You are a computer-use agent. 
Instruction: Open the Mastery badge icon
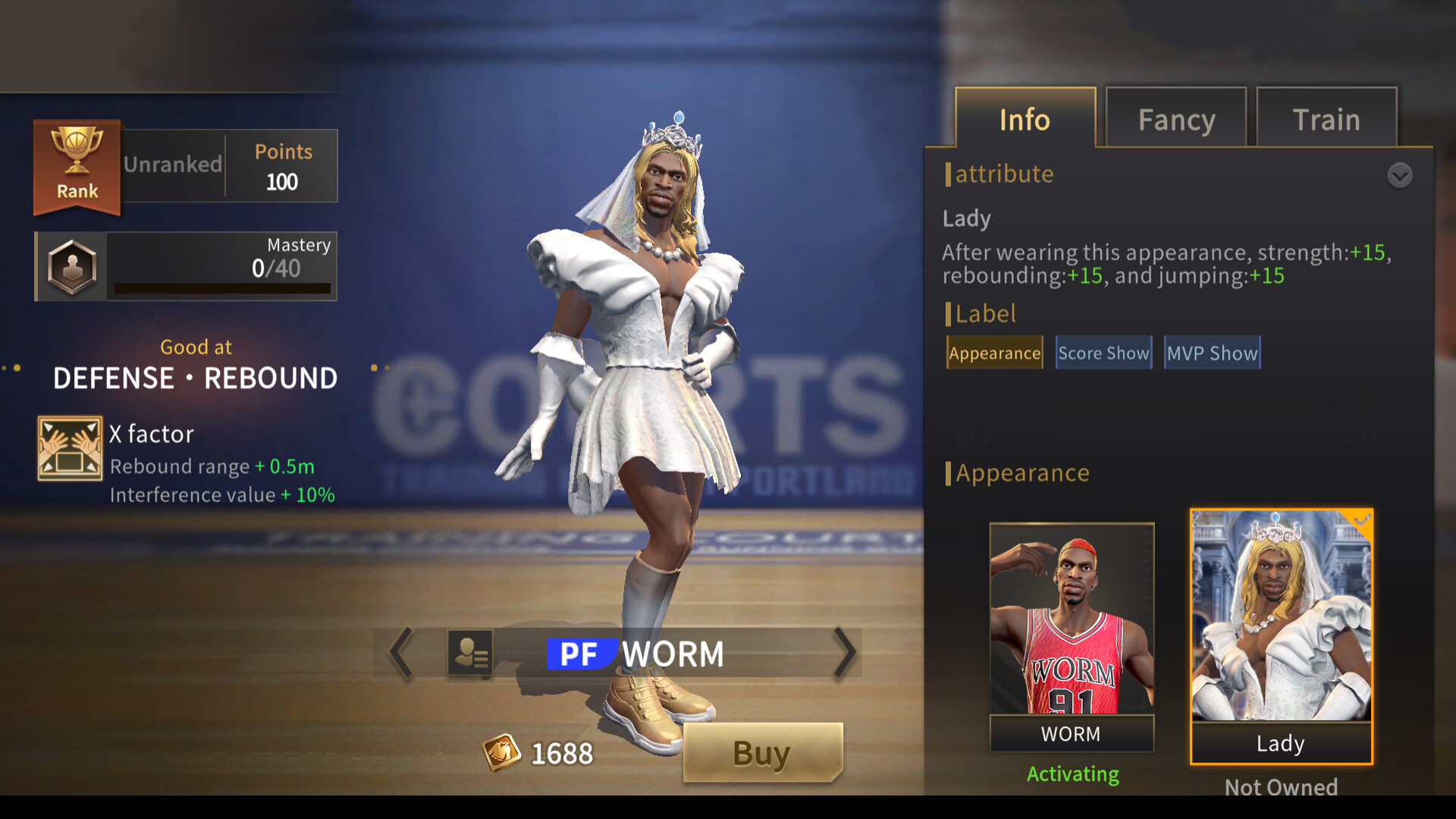pyautogui.click(x=69, y=265)
